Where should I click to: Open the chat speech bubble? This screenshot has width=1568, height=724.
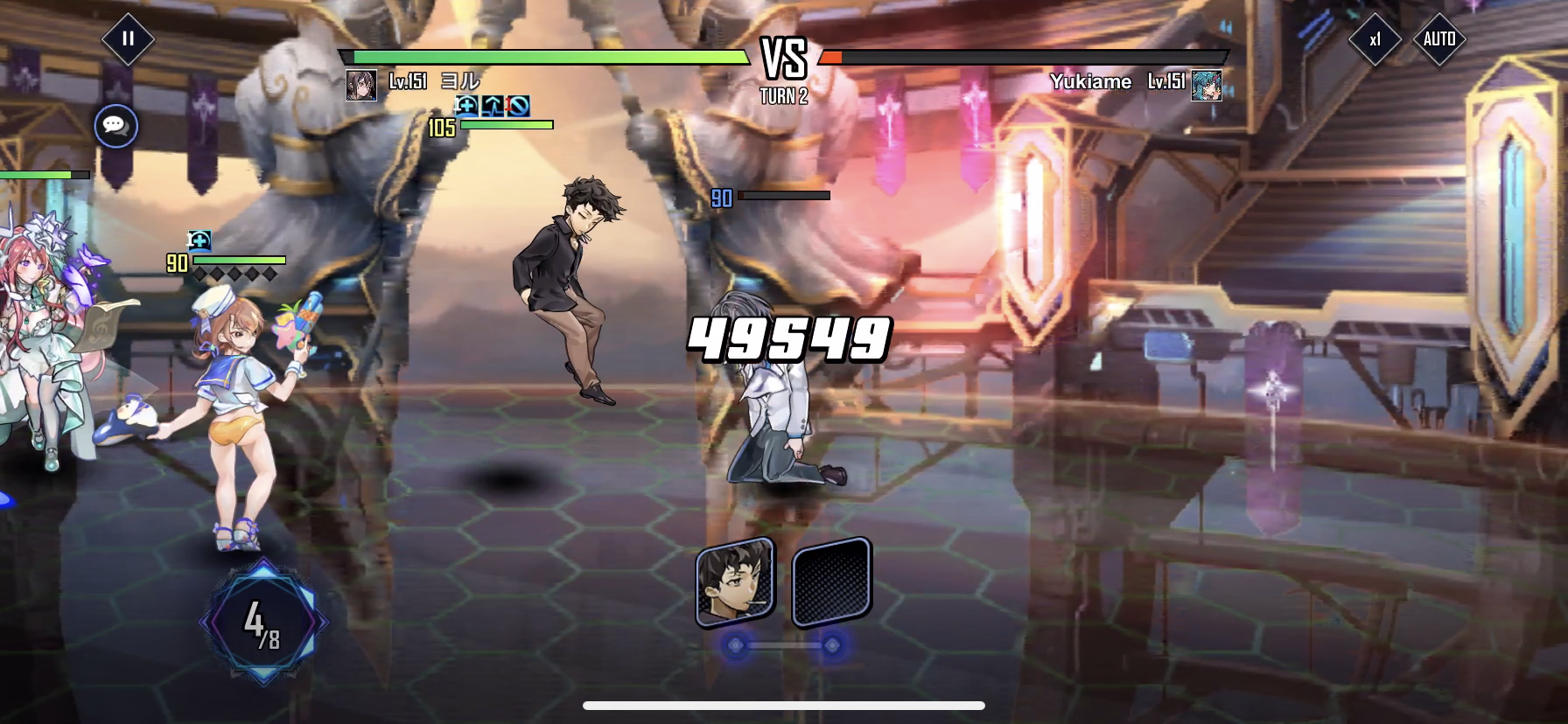115,126
